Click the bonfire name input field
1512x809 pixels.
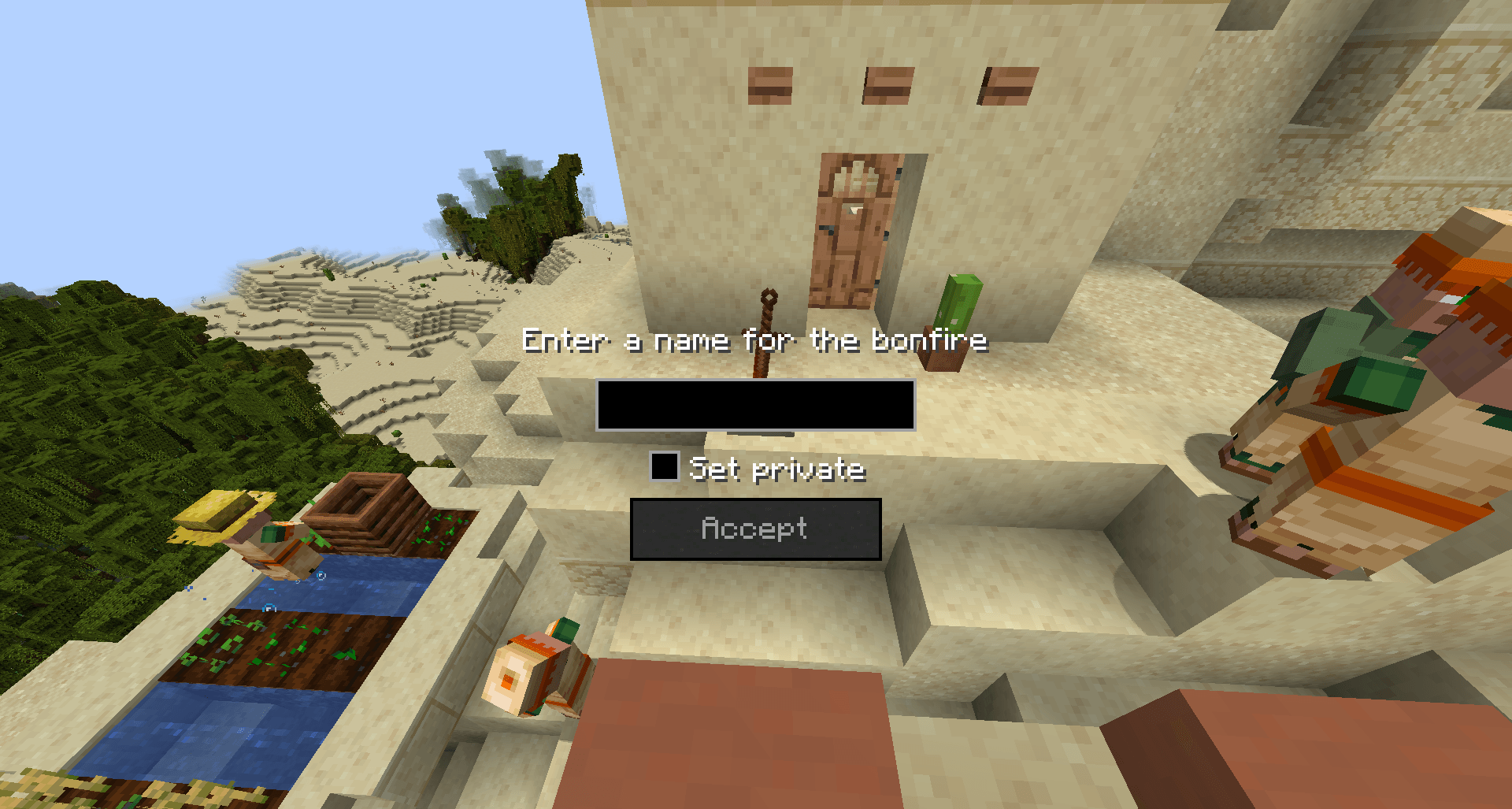click(x=755, y=404)
